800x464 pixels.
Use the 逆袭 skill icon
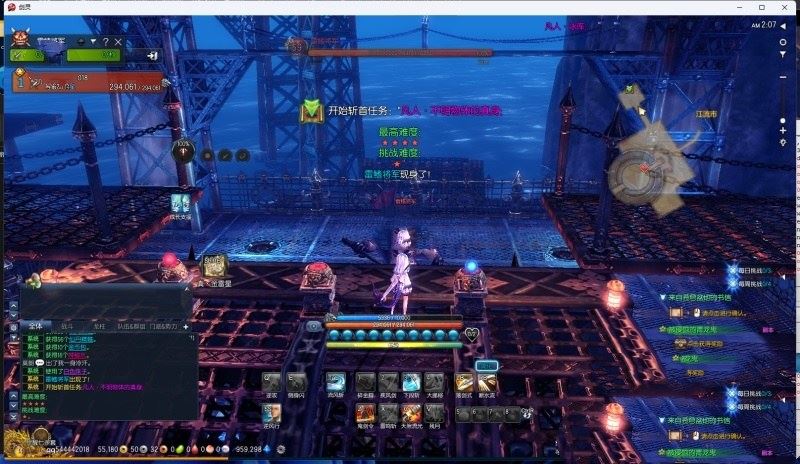[271, 383]
